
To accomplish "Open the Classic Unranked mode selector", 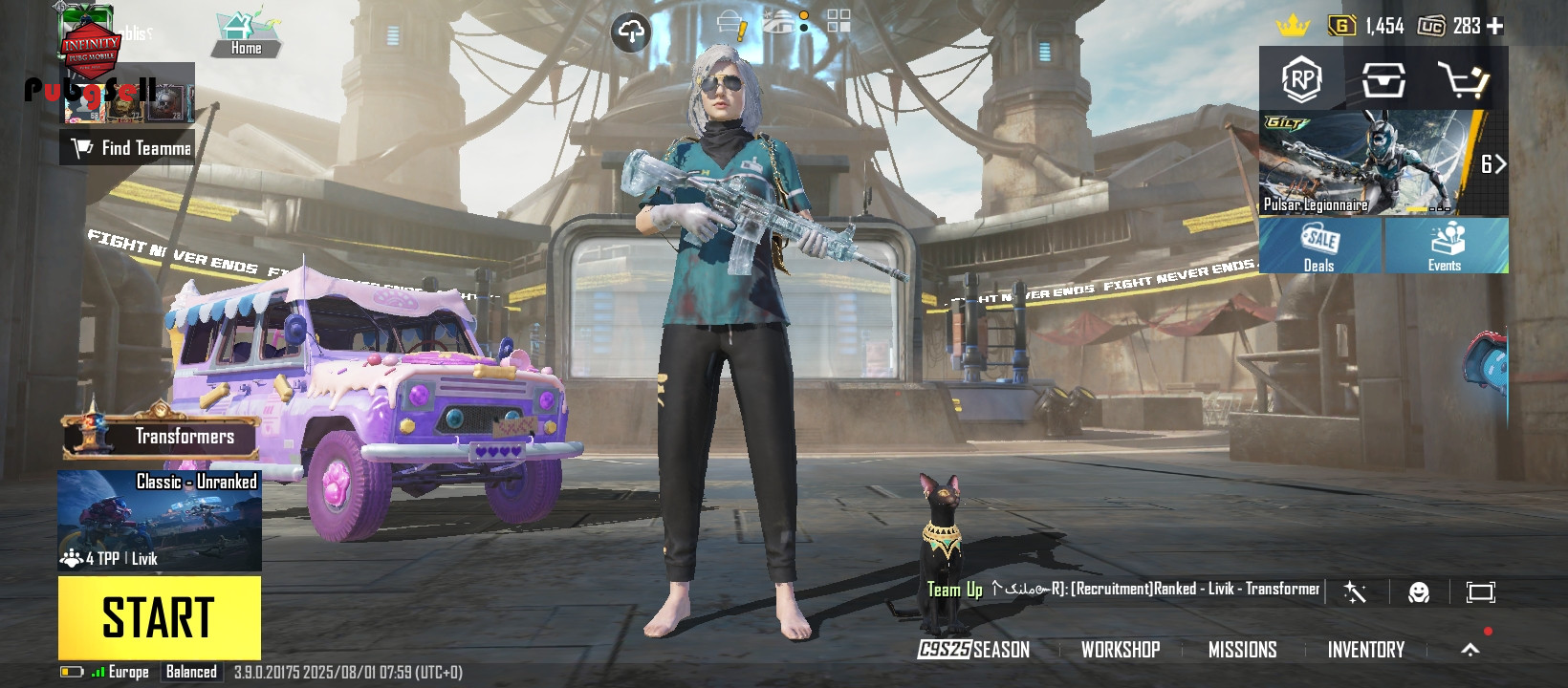I will point(160,520).
